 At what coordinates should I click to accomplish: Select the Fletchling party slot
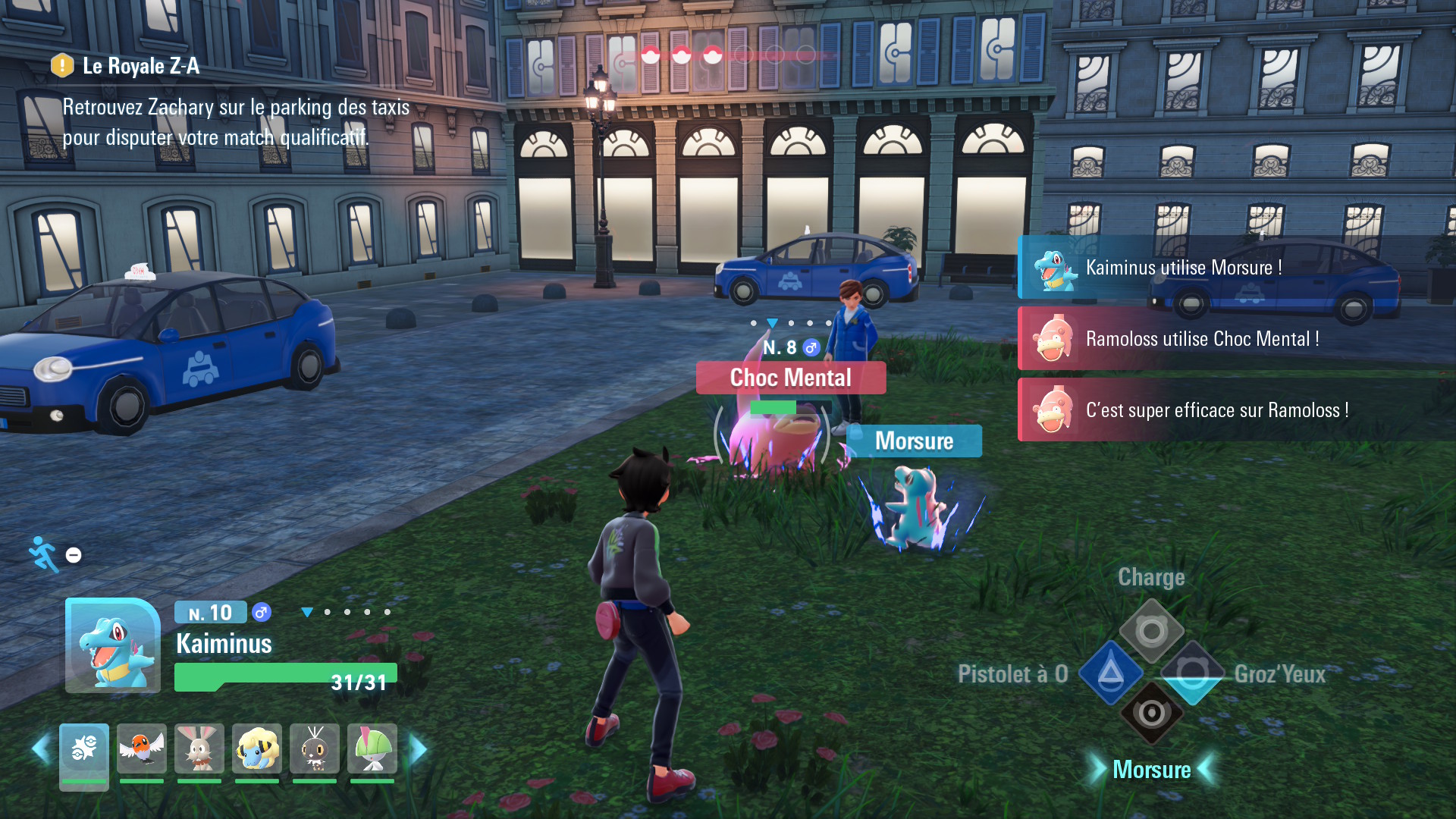(142, 749)
